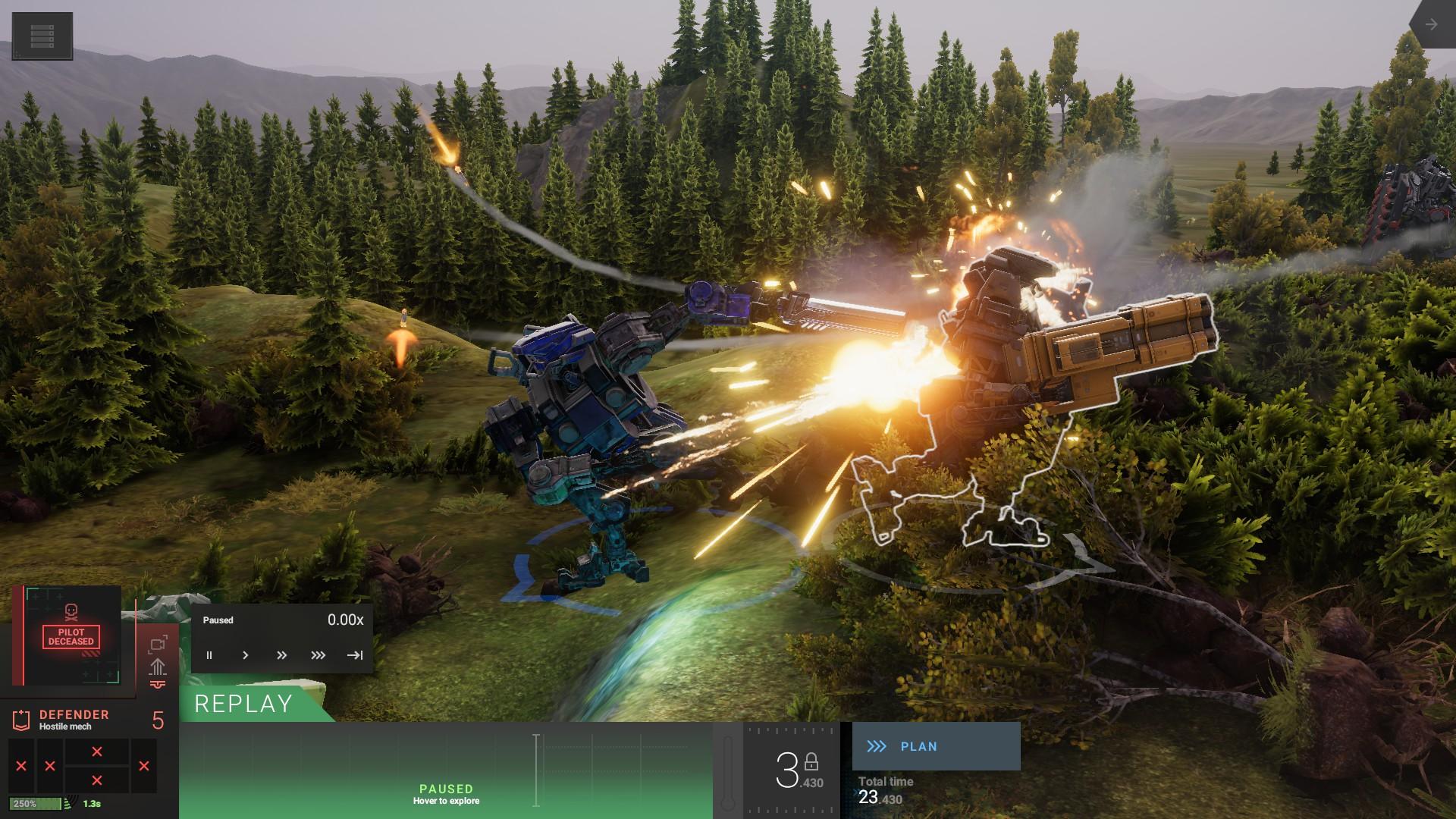Open the hamburger menu button
Image resolution: width=1456 pixels, height=819 pixels.
click(x=42, y=36)
